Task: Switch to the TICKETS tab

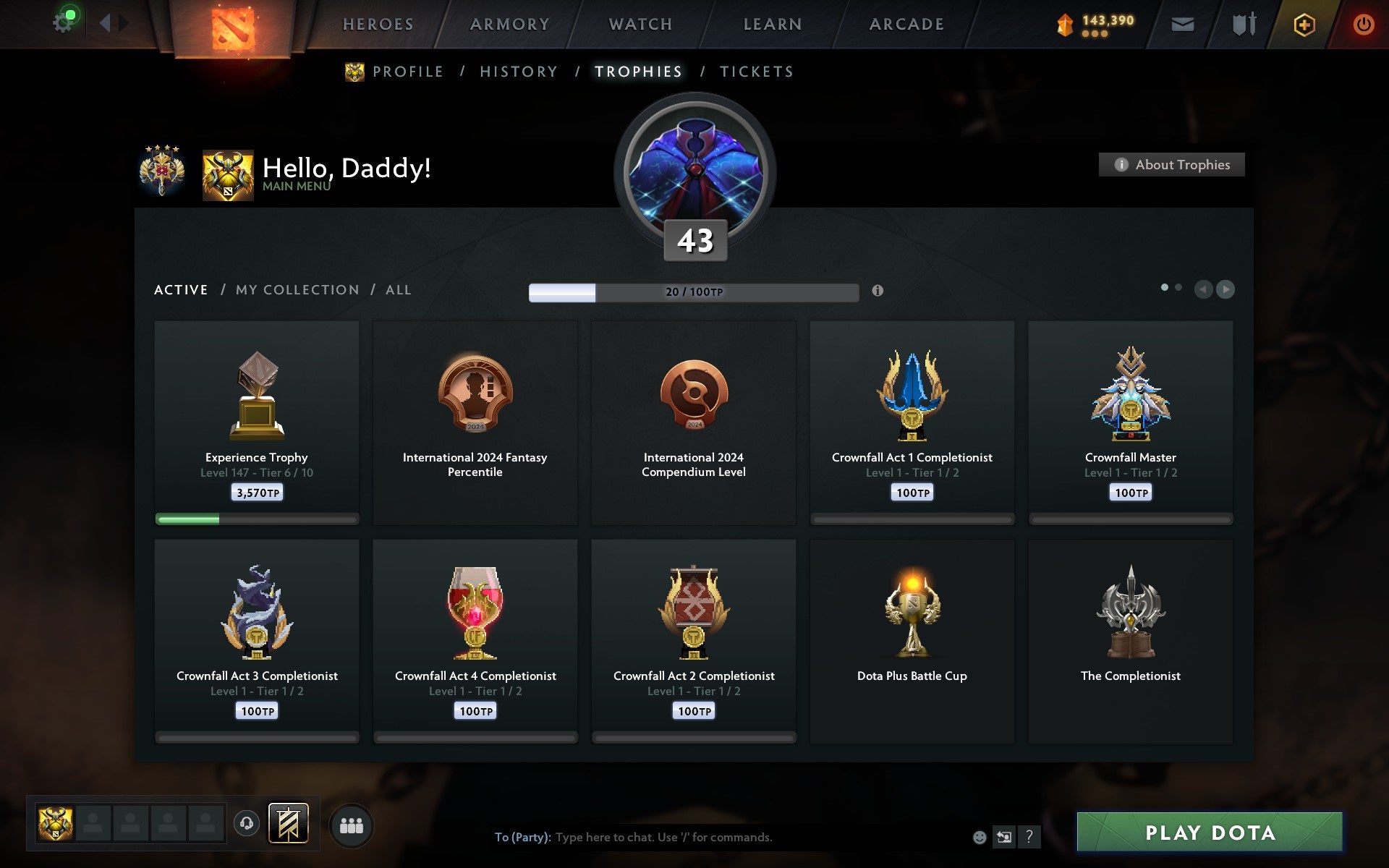Action: (756, 72)
